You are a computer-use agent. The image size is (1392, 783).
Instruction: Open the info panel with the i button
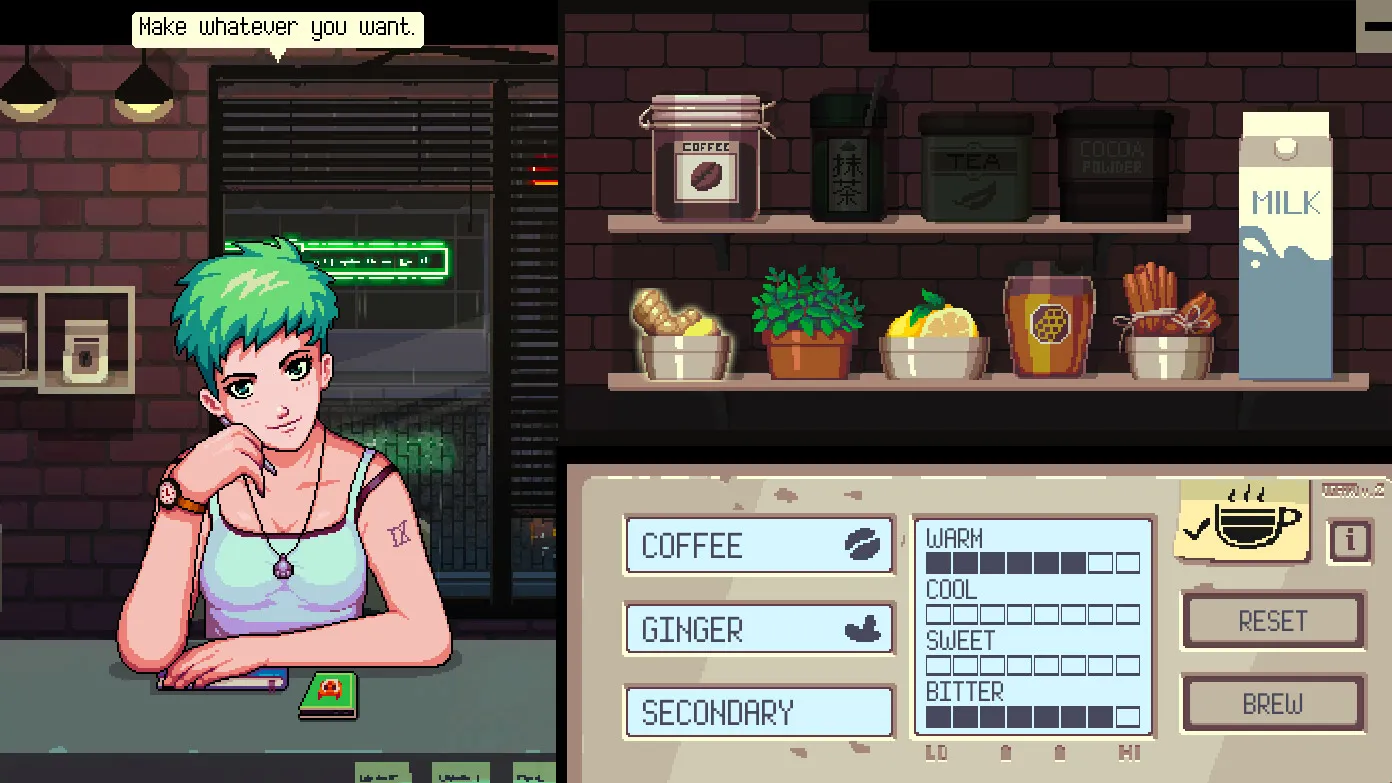point(1349,541)
